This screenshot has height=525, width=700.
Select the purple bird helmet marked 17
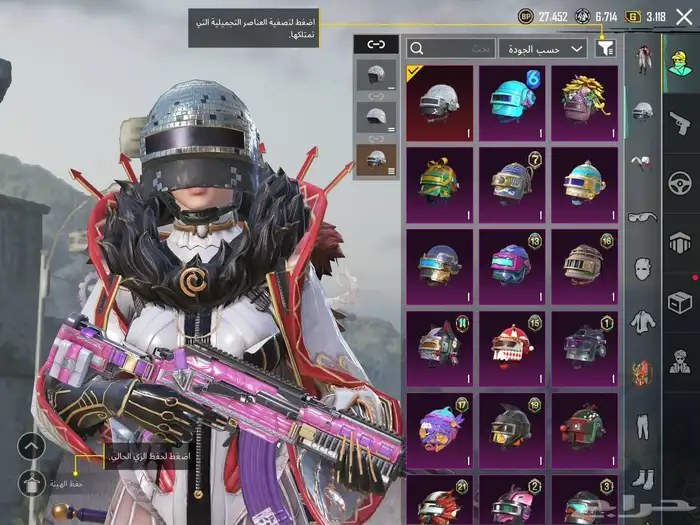(x=439, y=428)
